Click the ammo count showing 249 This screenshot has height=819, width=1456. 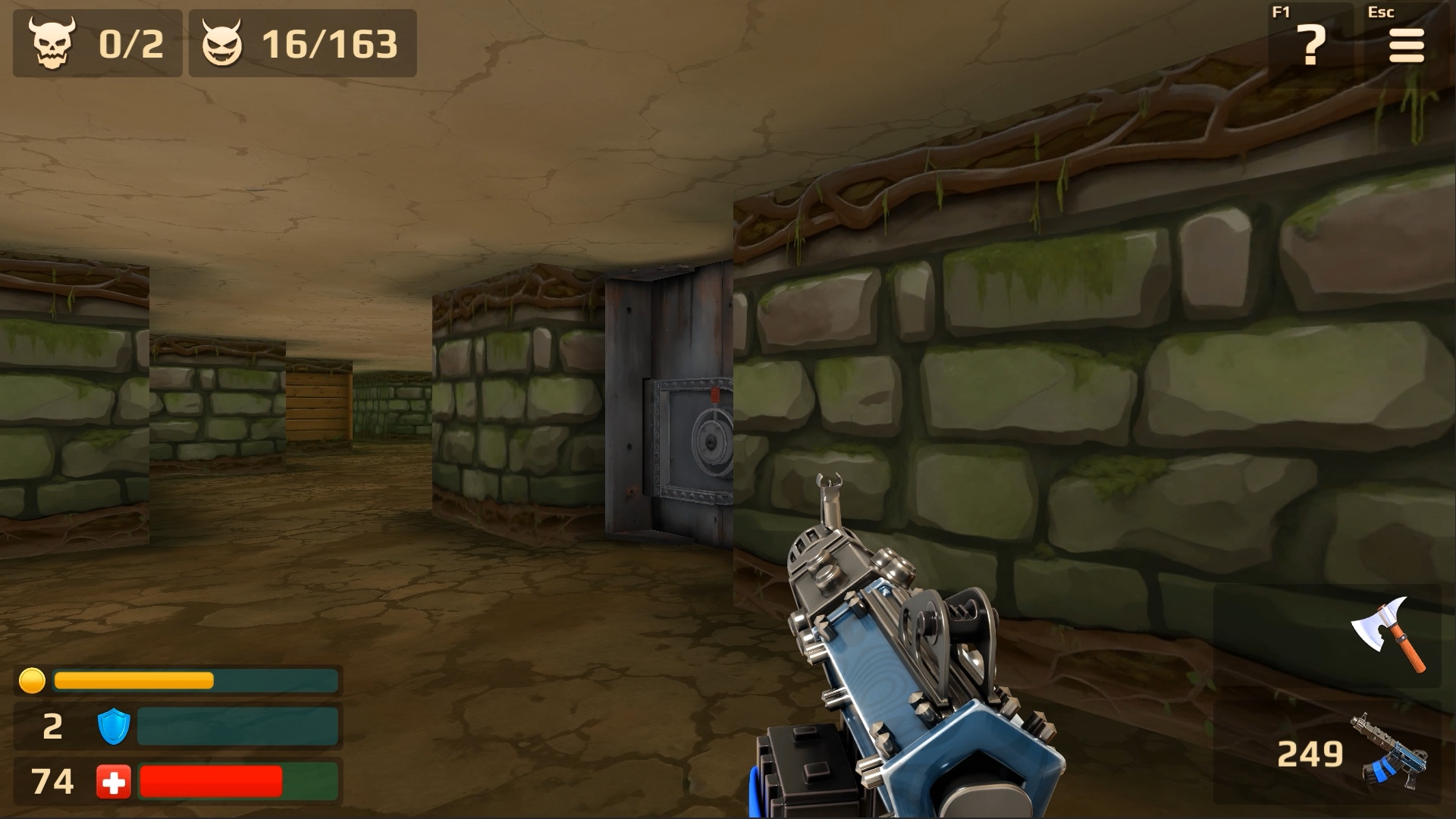[x=1311, y=753]
